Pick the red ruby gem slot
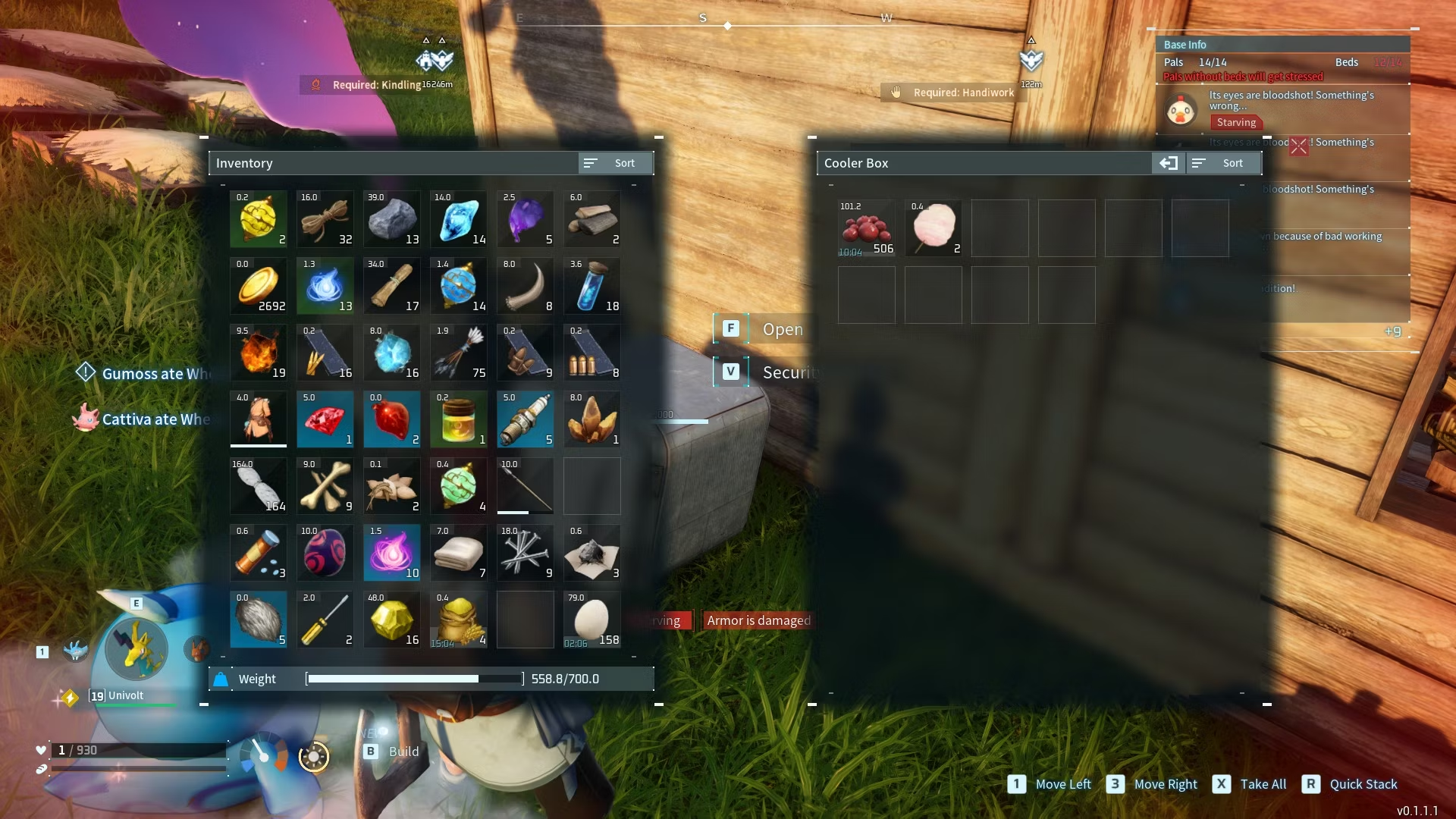The width and height of the screenshot is (1456, 819). (x=325, y=419)
